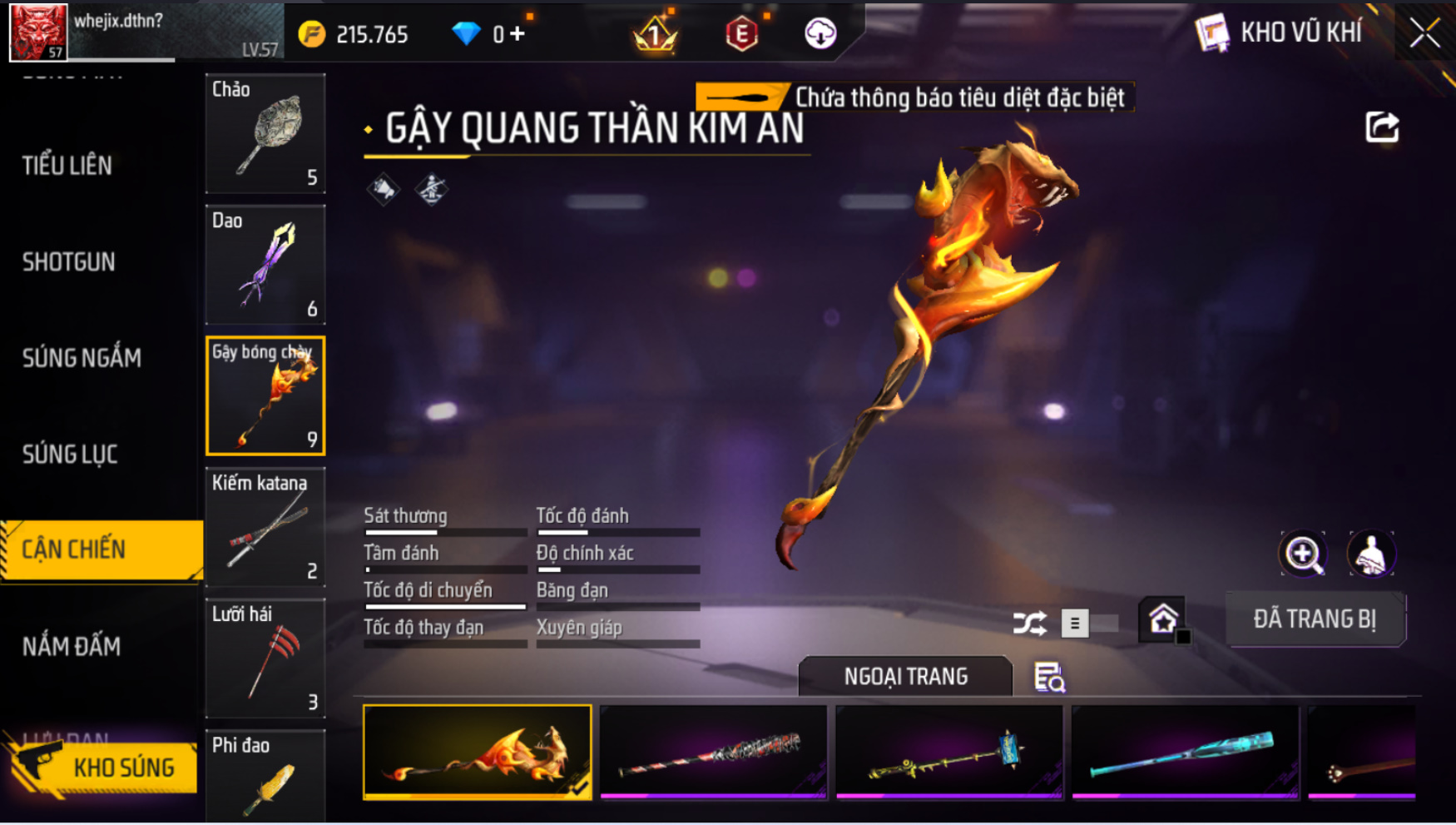Open the TIỂU LIÊN weapon category
1456x825 pixels.
(x=67, y=166)
